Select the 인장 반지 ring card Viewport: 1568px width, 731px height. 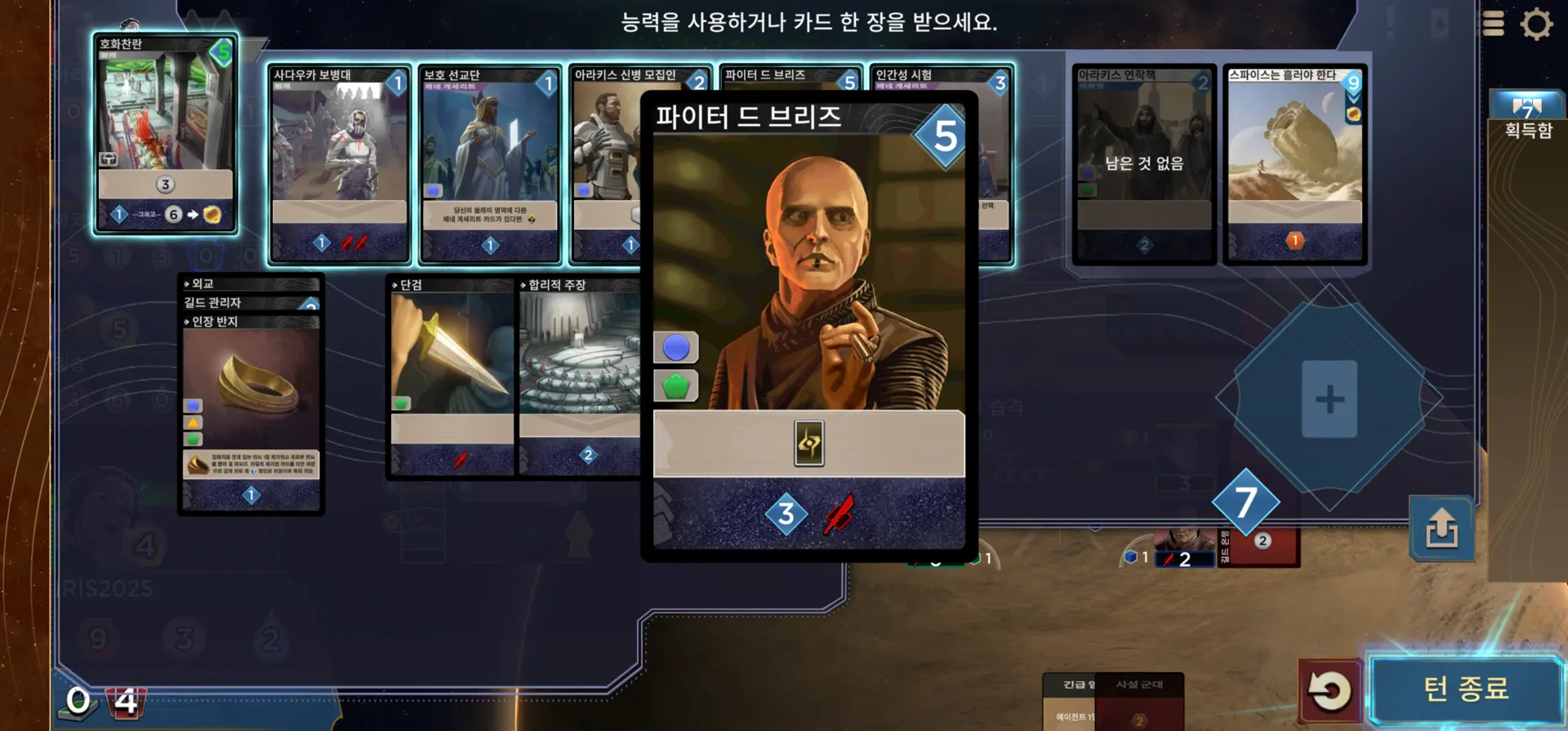click(x=251, y=408)
